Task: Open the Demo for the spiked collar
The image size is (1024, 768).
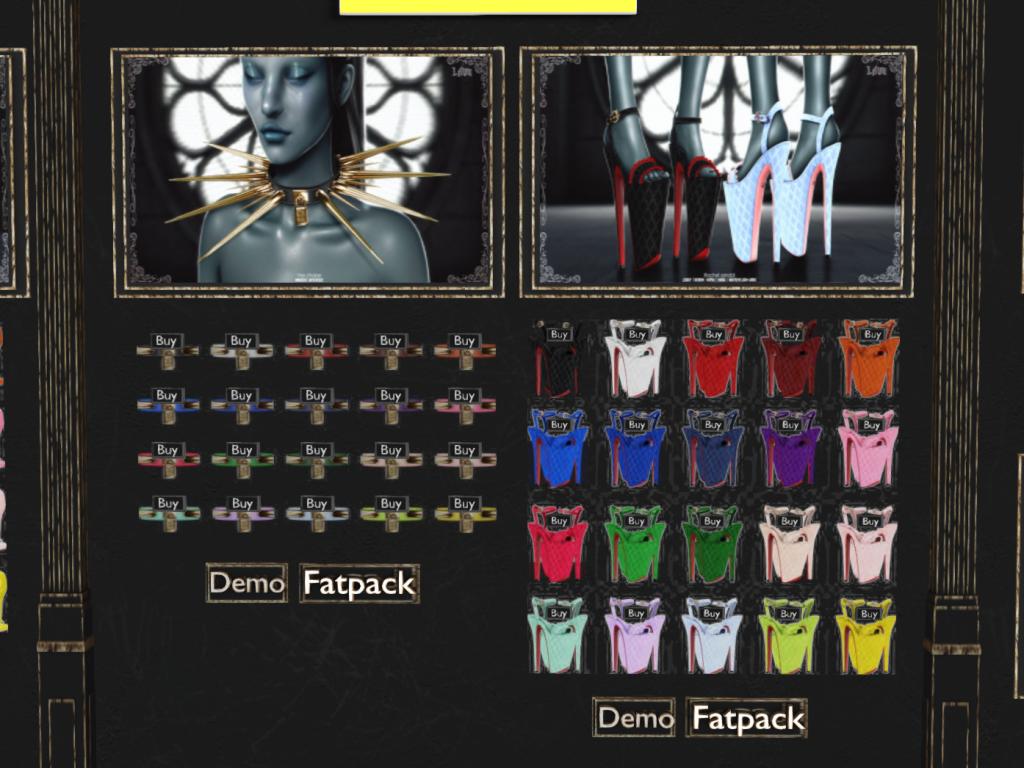Action: (246, 583)
